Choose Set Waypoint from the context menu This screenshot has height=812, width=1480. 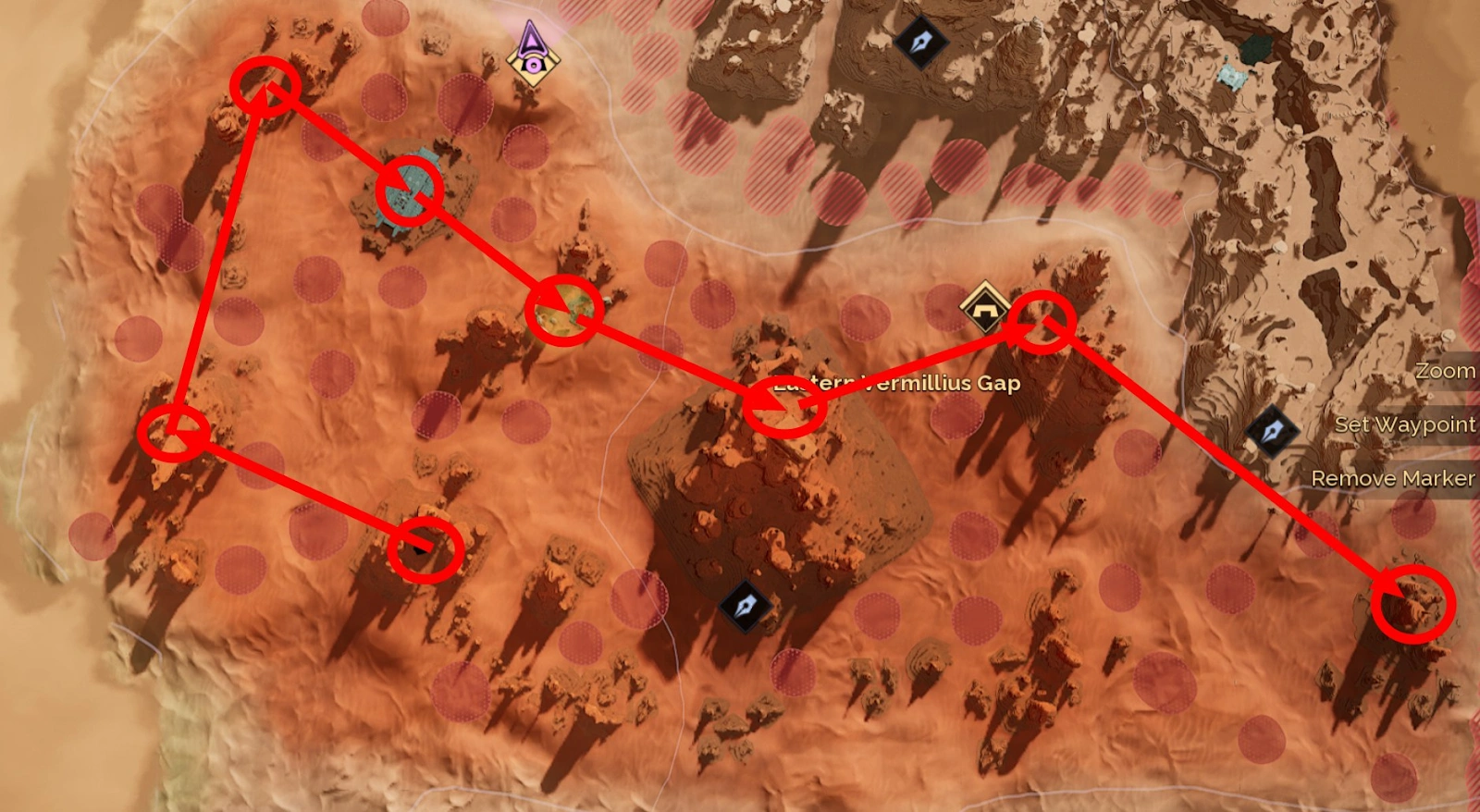1404,424
